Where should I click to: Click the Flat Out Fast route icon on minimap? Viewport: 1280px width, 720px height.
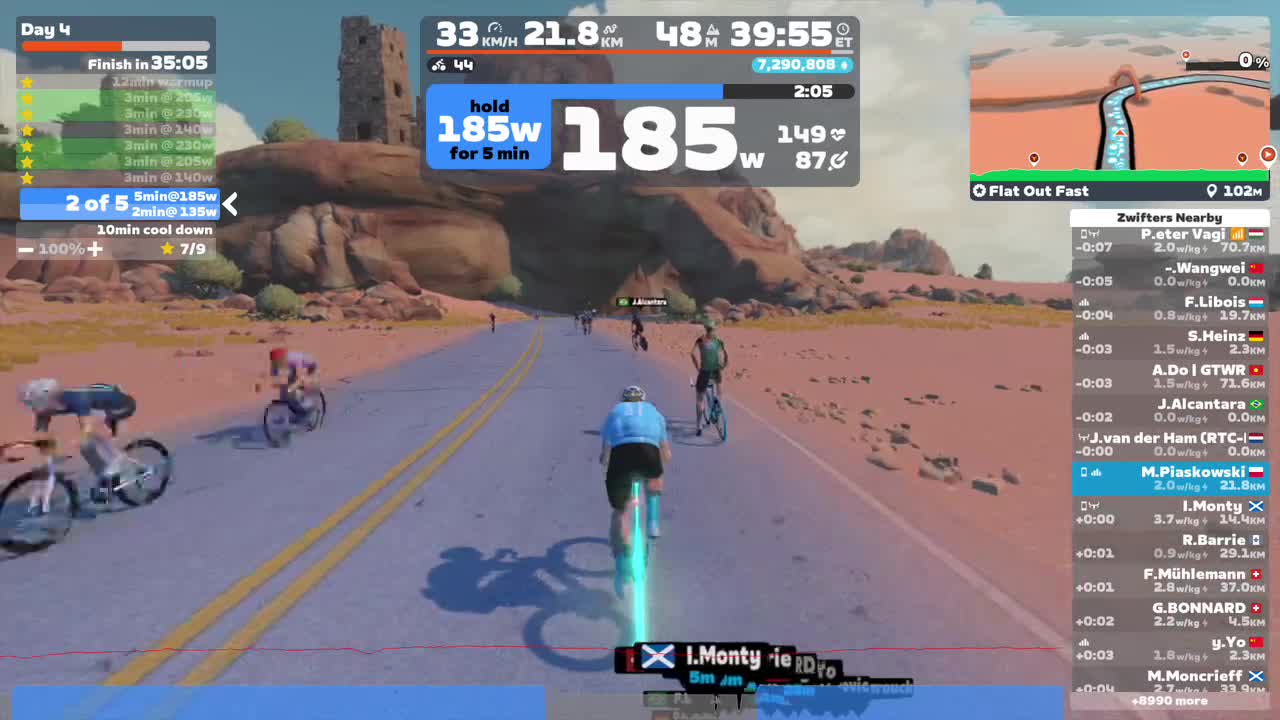[979, 191]
